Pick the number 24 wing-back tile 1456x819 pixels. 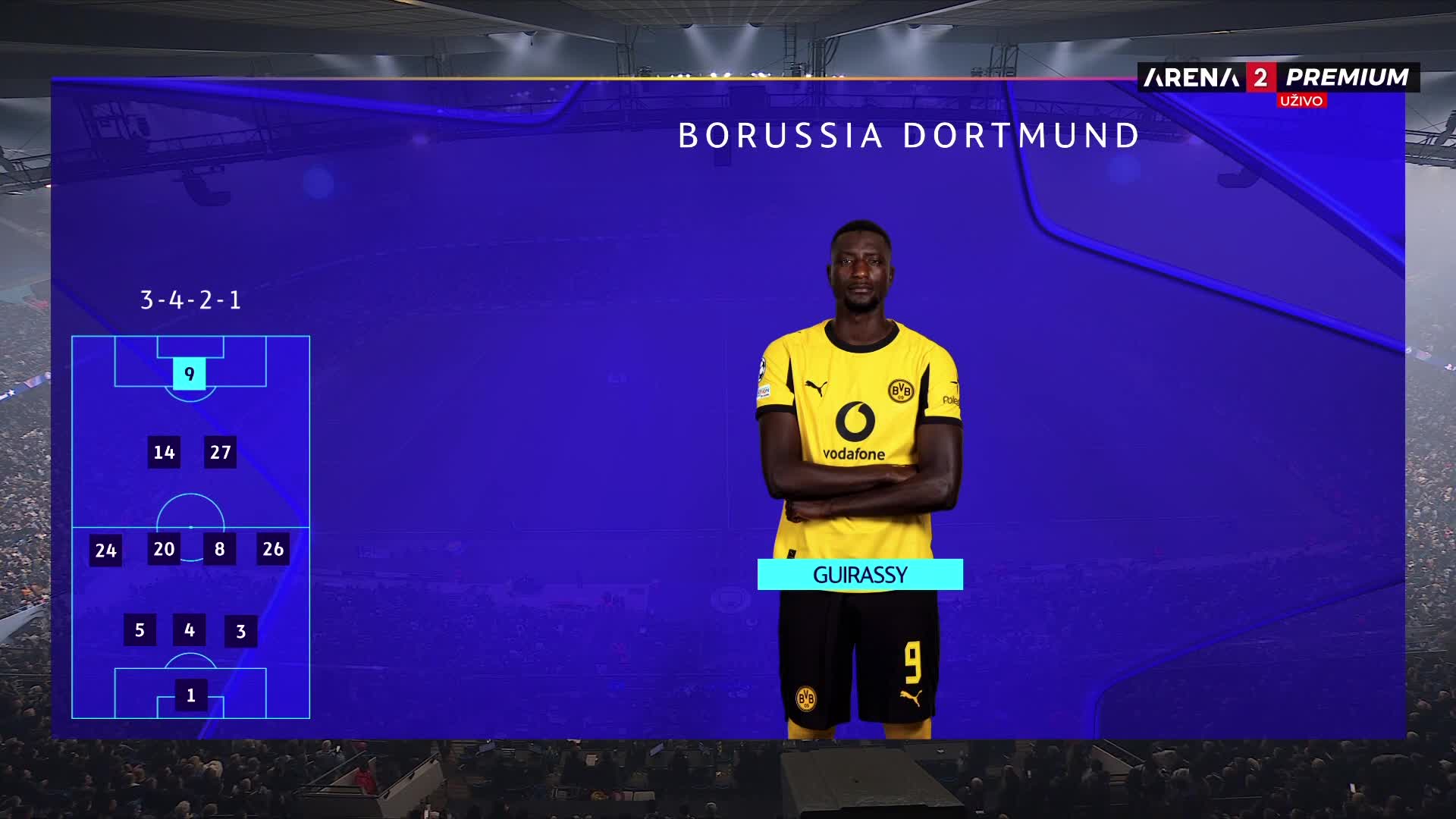[x=106, y=551]
